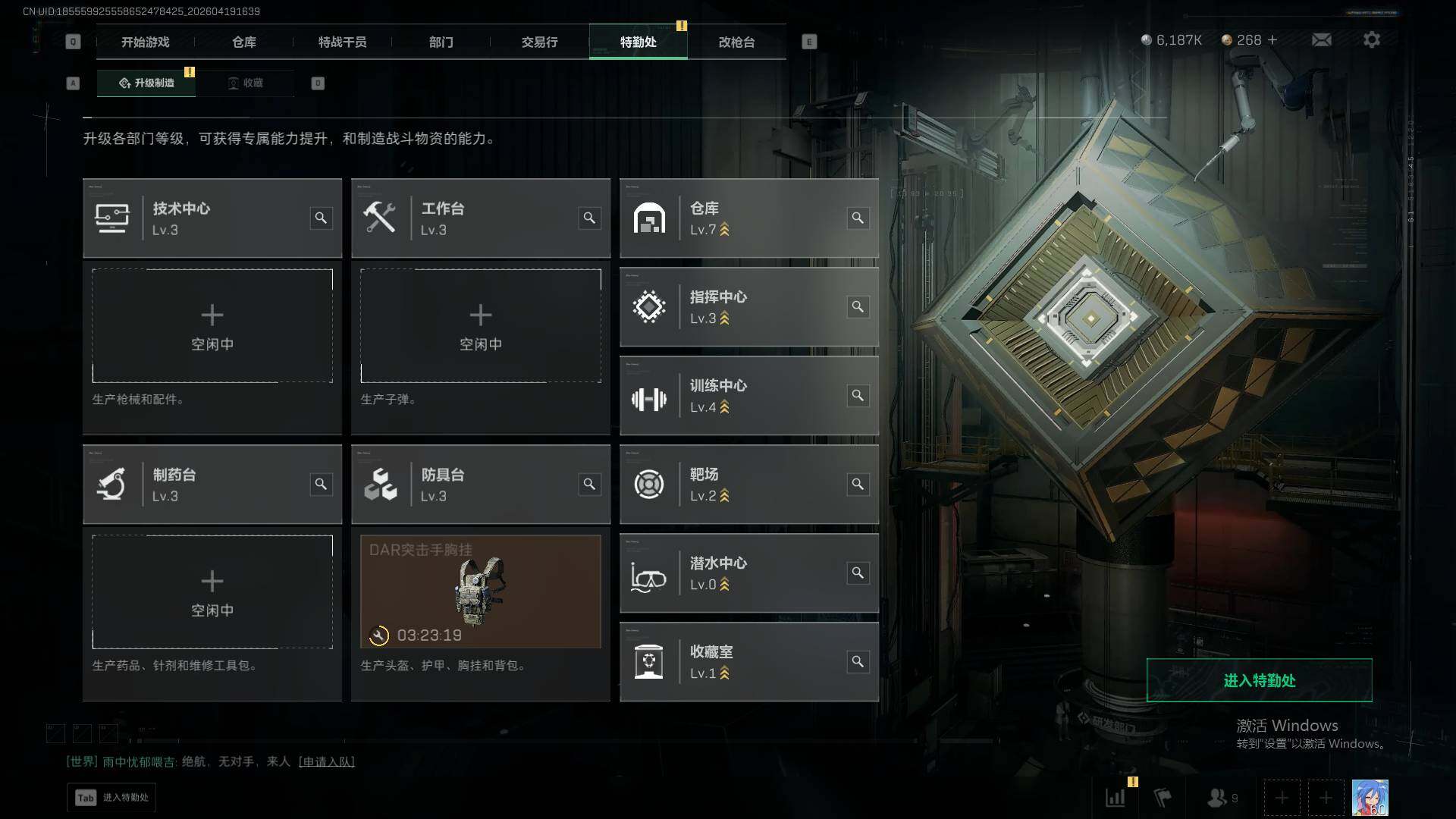Open the settings gear icon

(x=1371, y=39)
